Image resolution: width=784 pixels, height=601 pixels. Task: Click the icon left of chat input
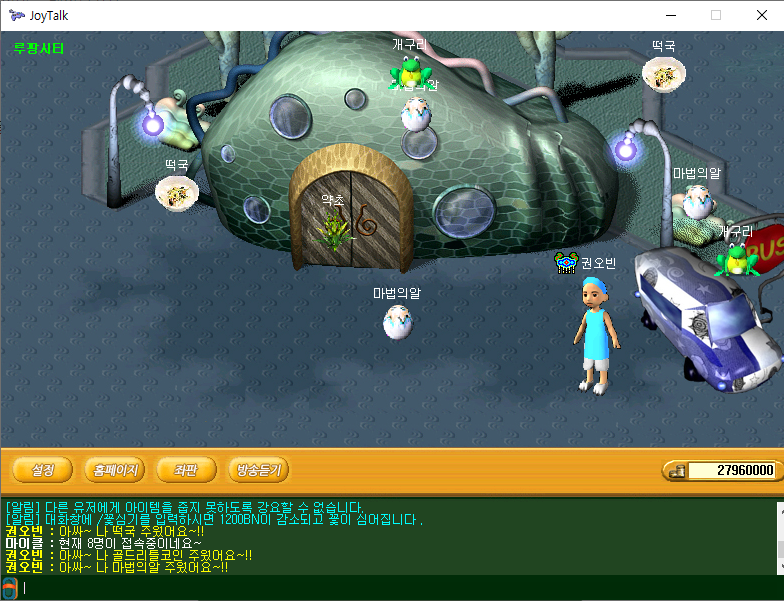[9, 588]
